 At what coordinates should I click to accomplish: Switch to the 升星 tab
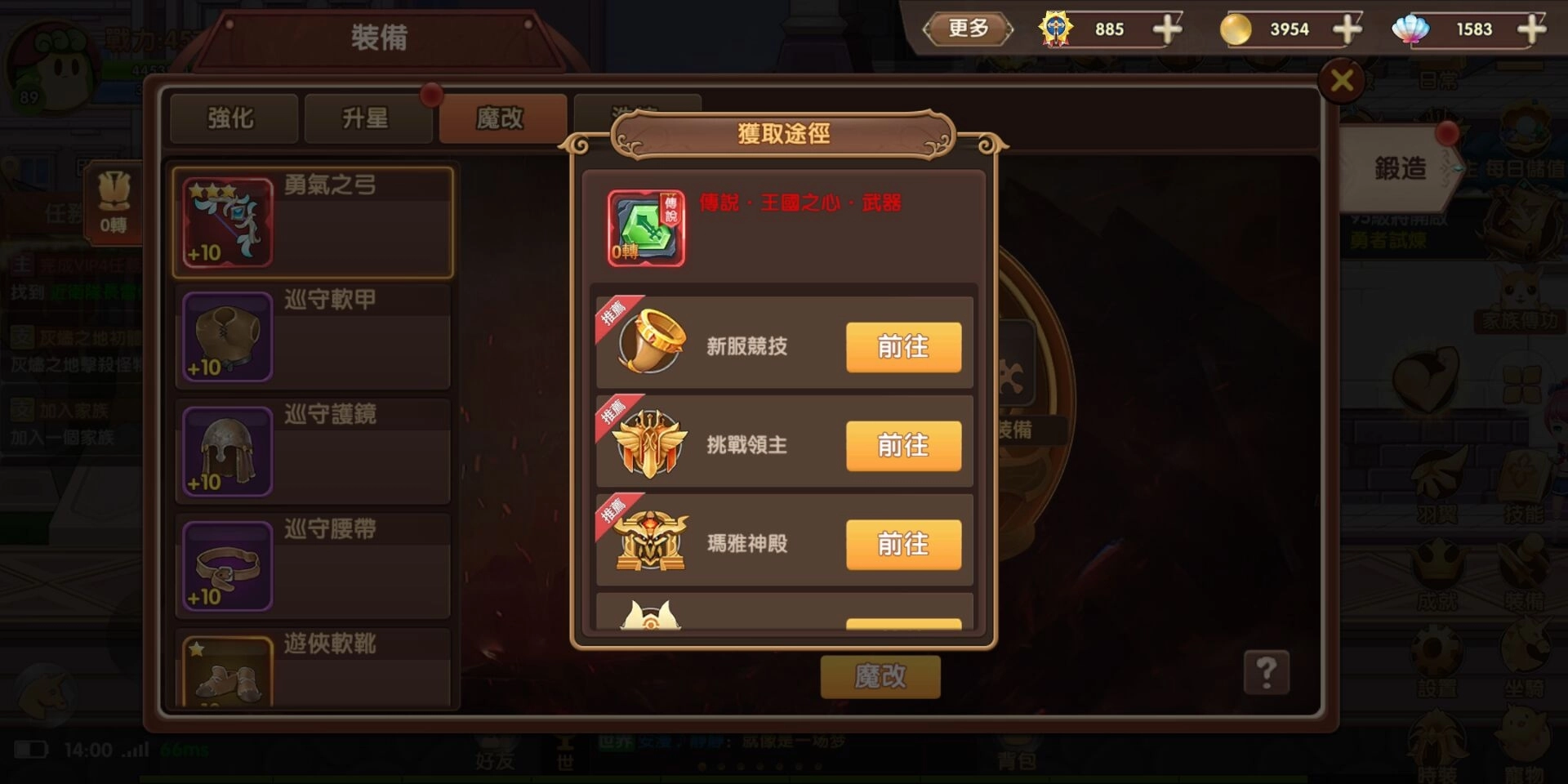click(366, 119)
